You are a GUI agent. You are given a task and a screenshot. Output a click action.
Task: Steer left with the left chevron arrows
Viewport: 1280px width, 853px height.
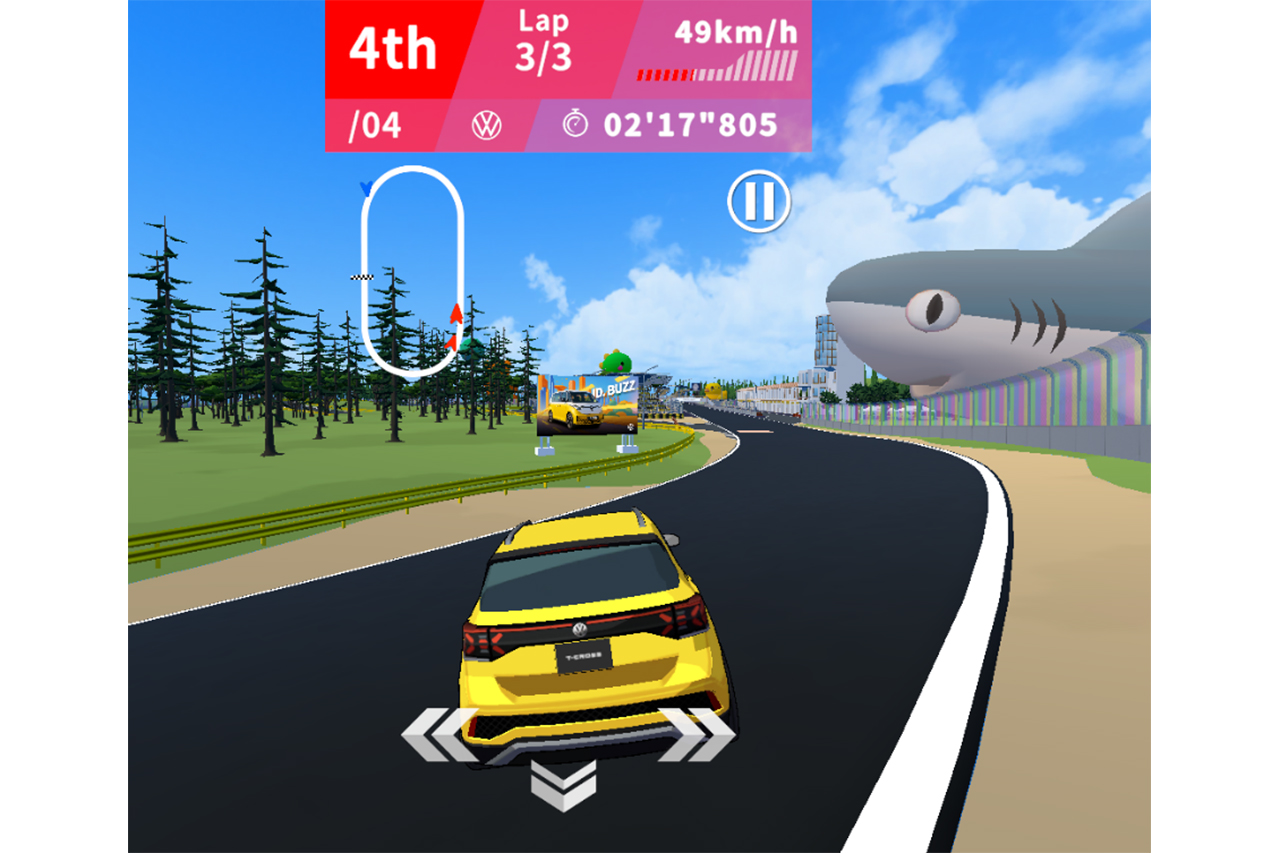pos(439,735)
